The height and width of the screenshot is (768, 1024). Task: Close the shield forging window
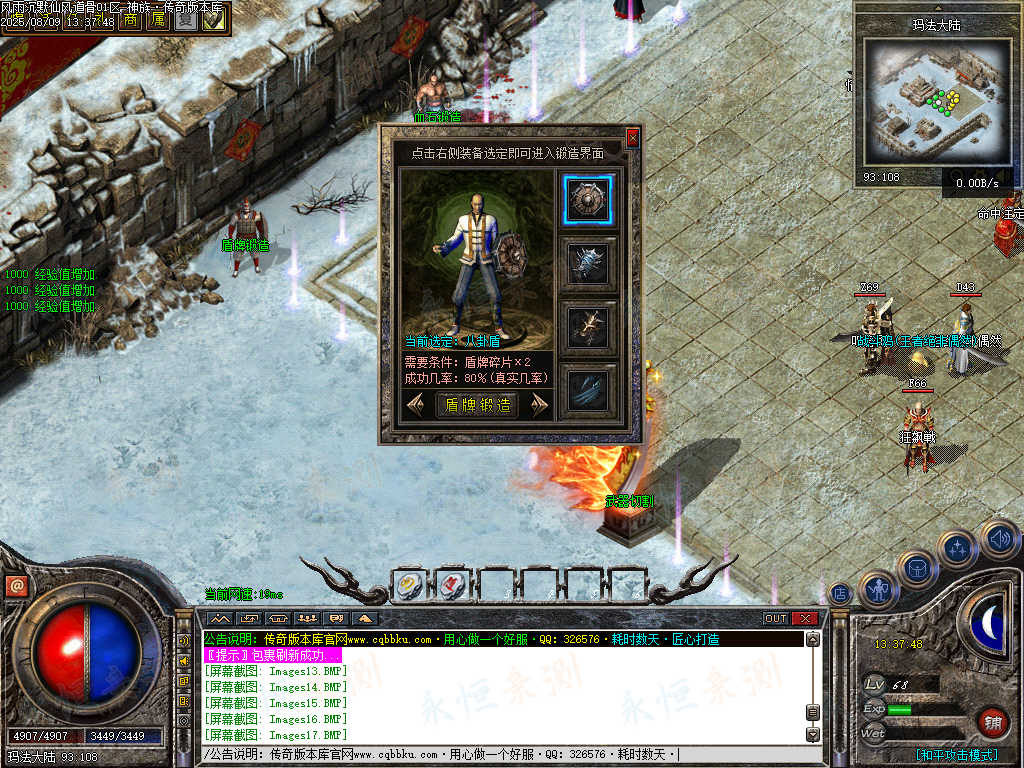(632, 137)
